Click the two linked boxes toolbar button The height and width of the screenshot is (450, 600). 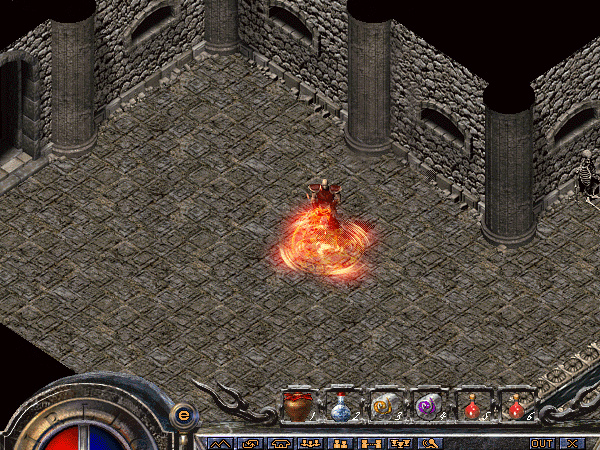pos(370,443)
